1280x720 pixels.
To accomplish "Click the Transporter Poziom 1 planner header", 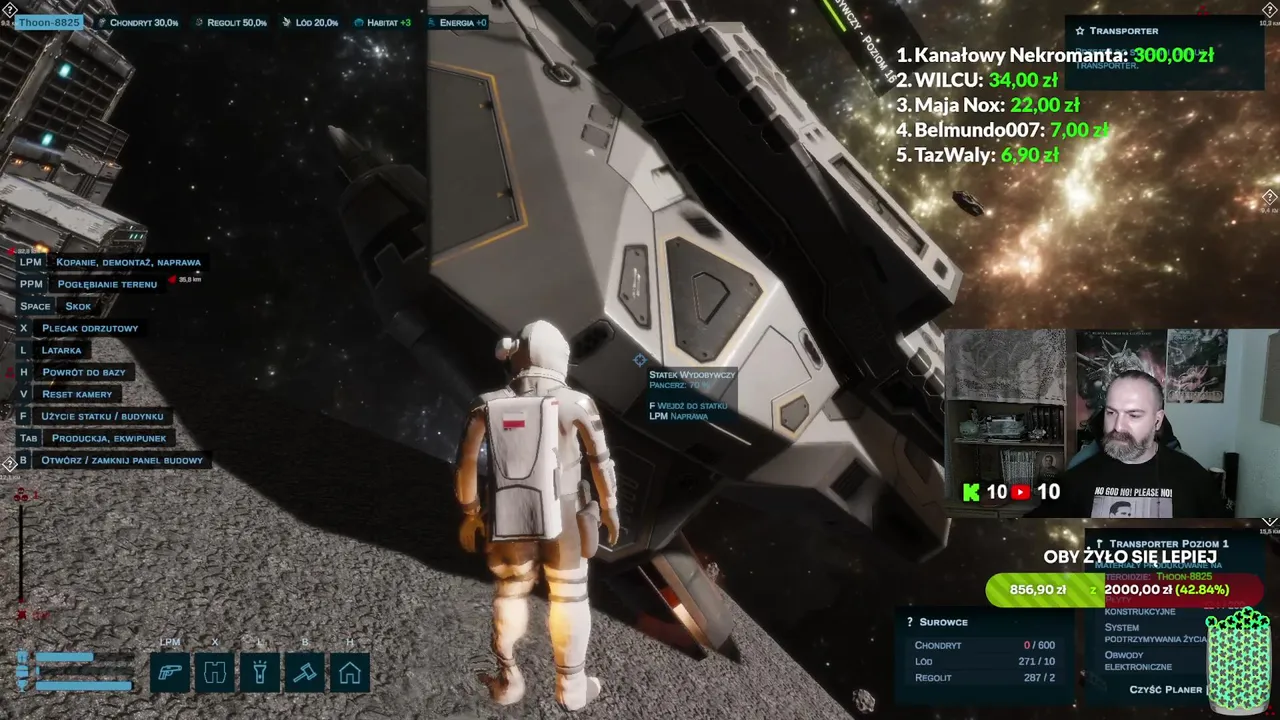I will tap(1168, 544).
